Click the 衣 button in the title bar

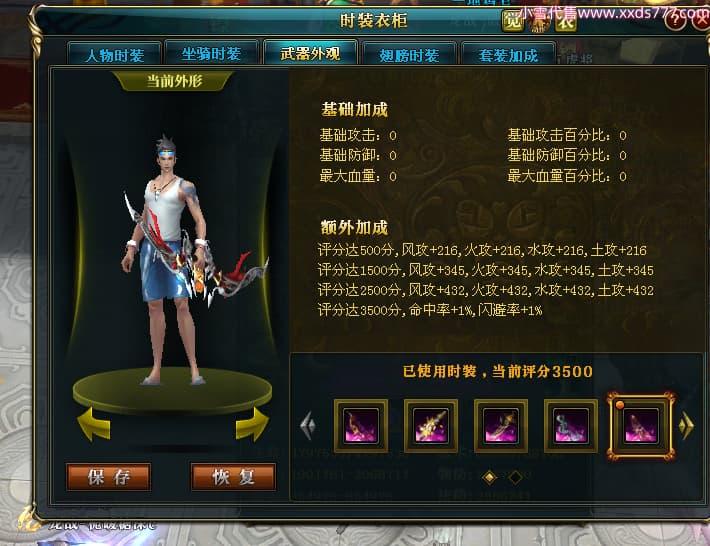click(566, 19)
